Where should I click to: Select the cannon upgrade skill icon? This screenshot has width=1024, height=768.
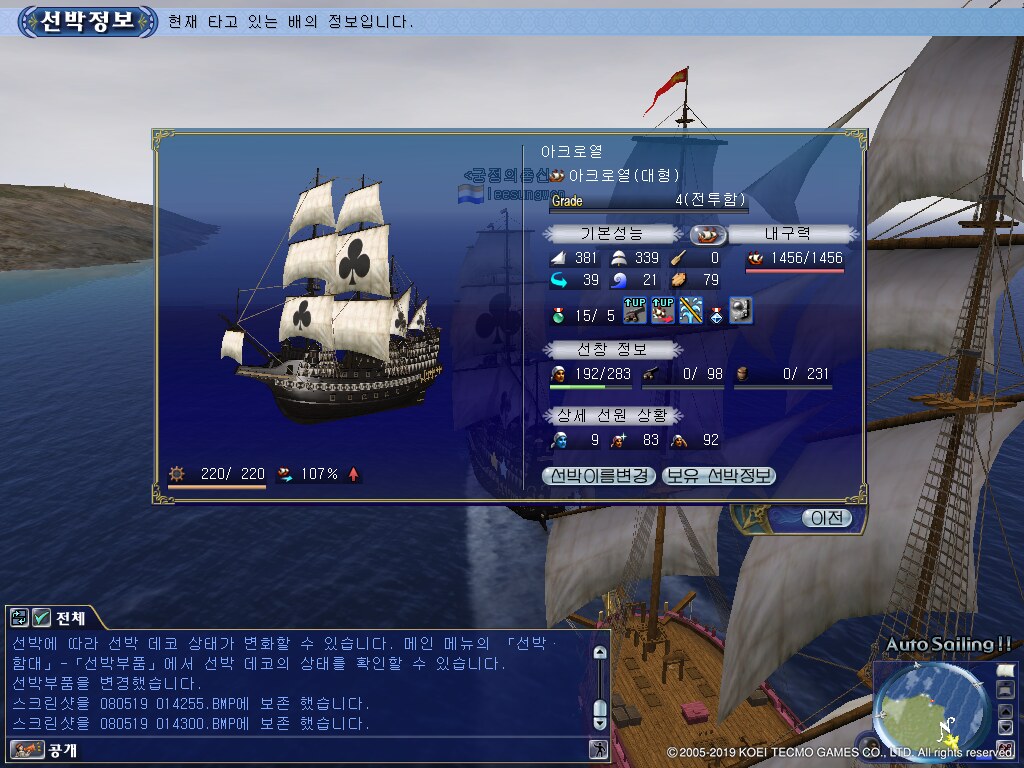coord(634,311)
